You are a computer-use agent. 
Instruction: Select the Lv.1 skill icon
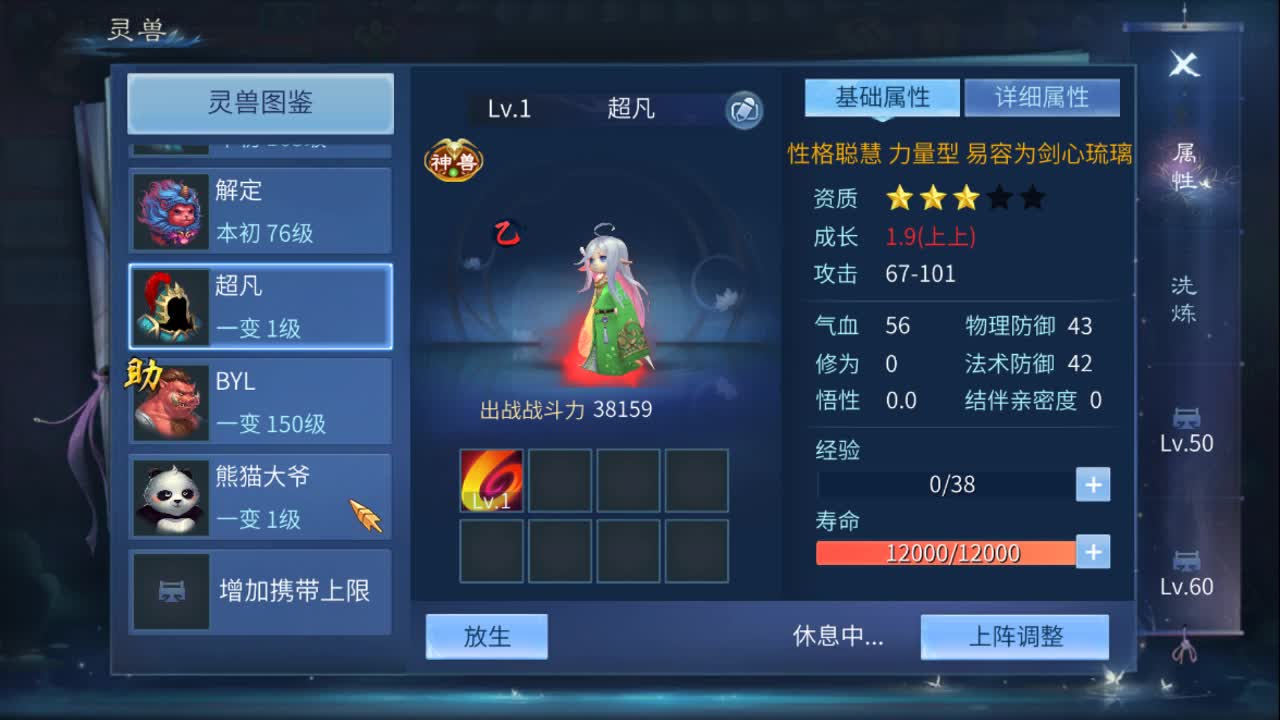point(490,480)
